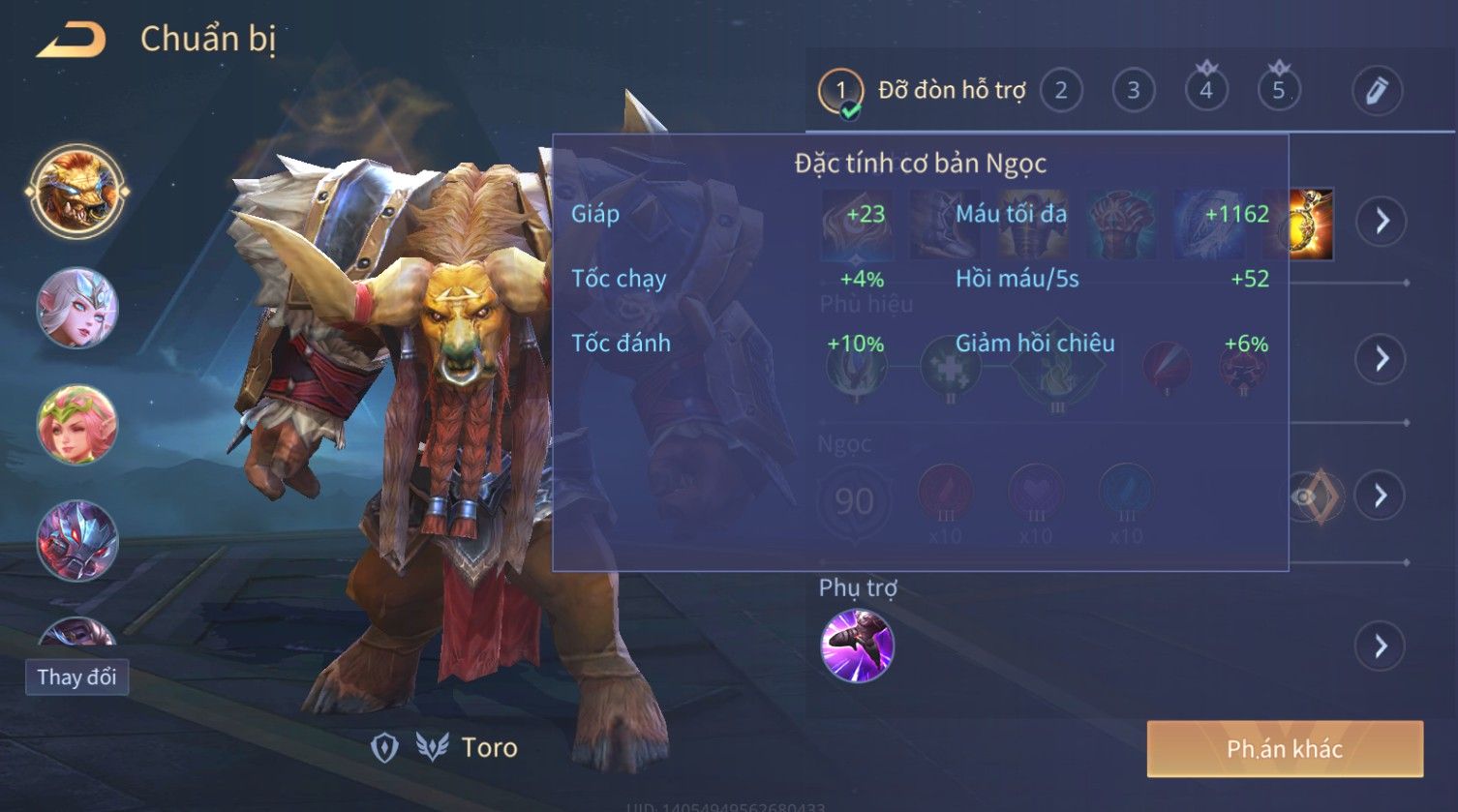Open the Ngọc section arrow
Viewport: 1458px width, 812px height.
tap(1382, 496)
